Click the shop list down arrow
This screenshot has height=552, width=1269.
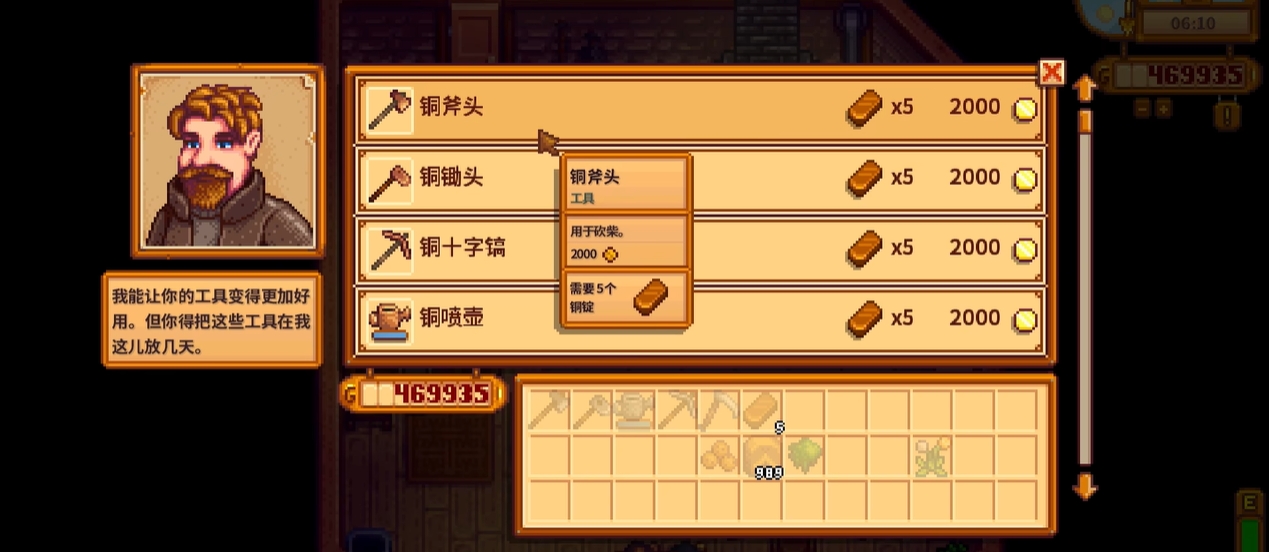coord(1084,488)
